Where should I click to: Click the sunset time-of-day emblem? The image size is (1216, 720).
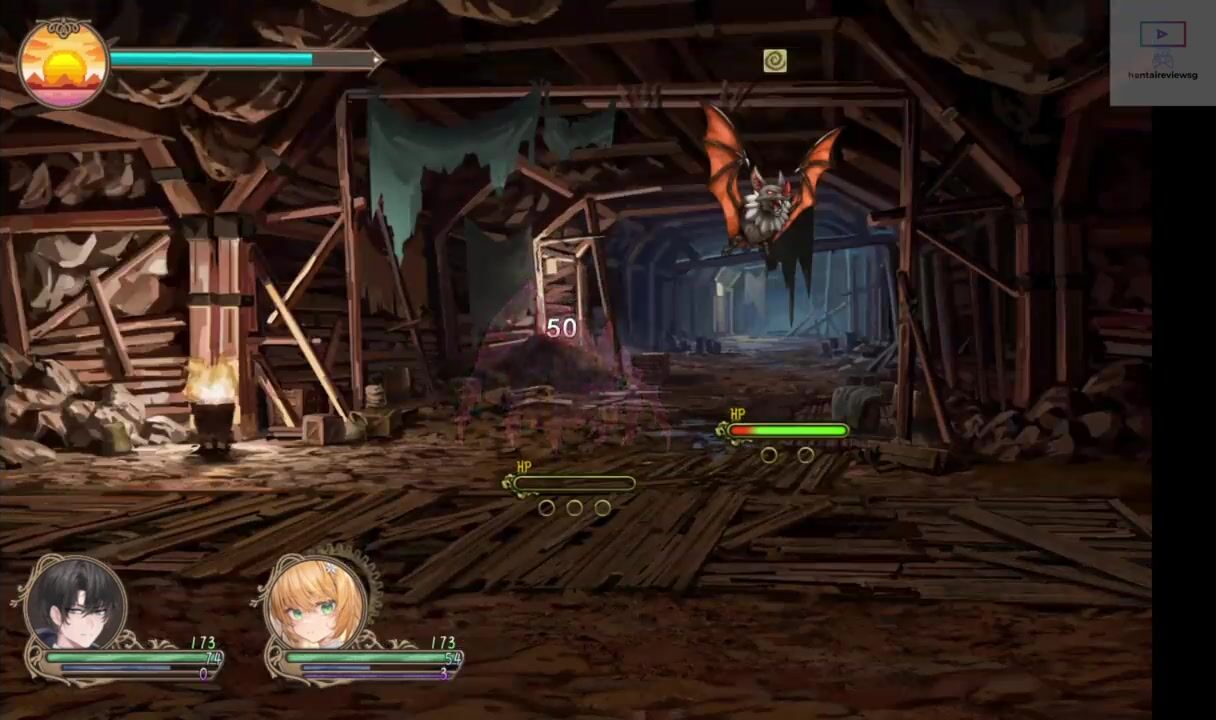point(63,64)
